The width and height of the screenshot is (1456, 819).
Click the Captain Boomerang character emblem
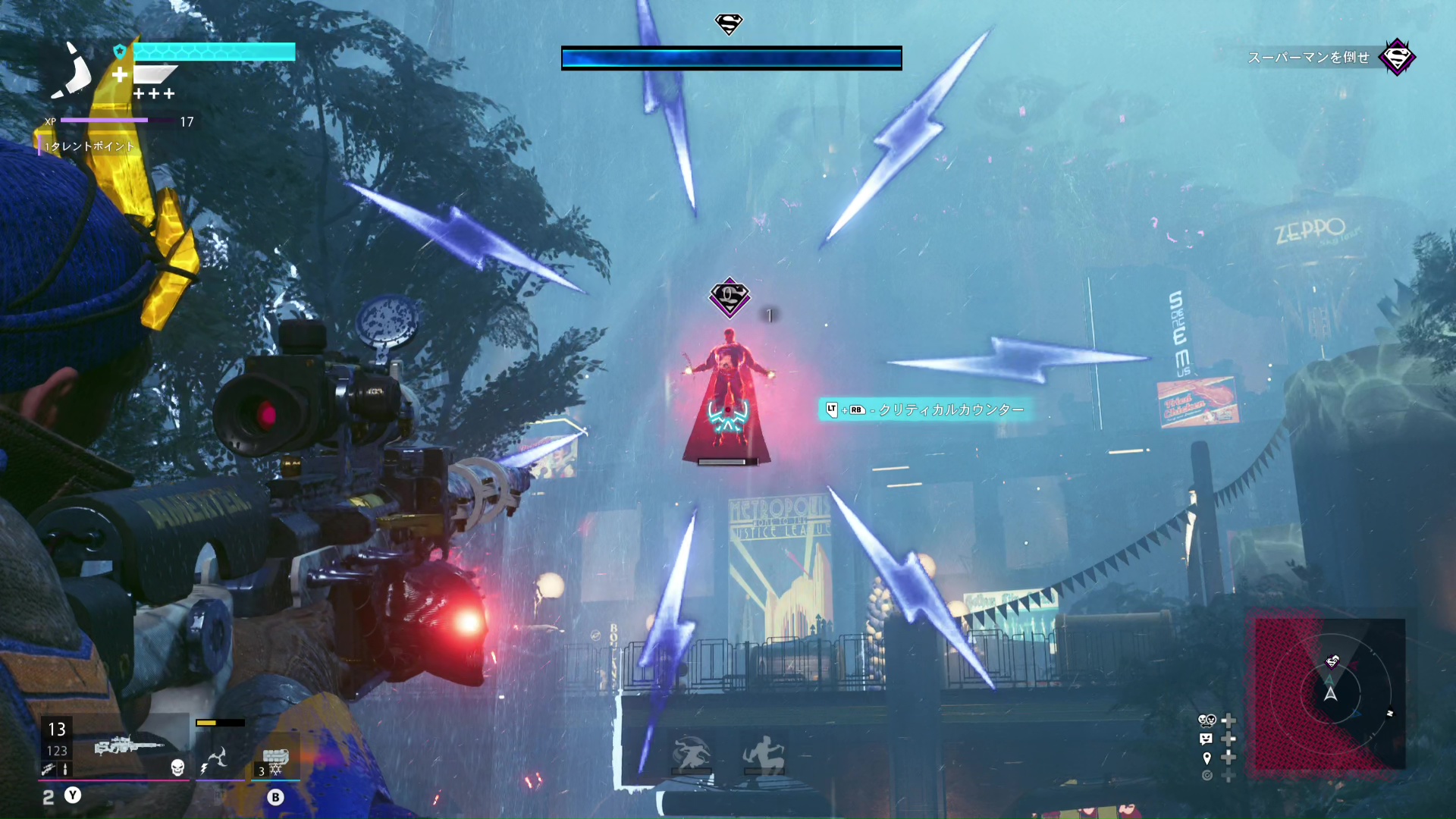point(74,72)
